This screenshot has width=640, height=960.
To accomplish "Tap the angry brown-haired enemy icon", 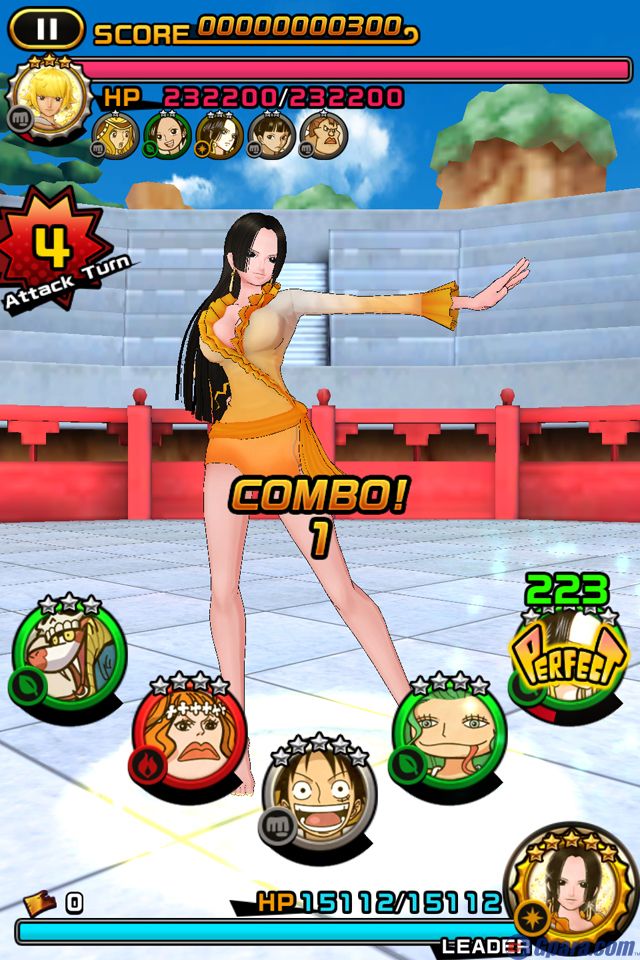I will 323,136.
